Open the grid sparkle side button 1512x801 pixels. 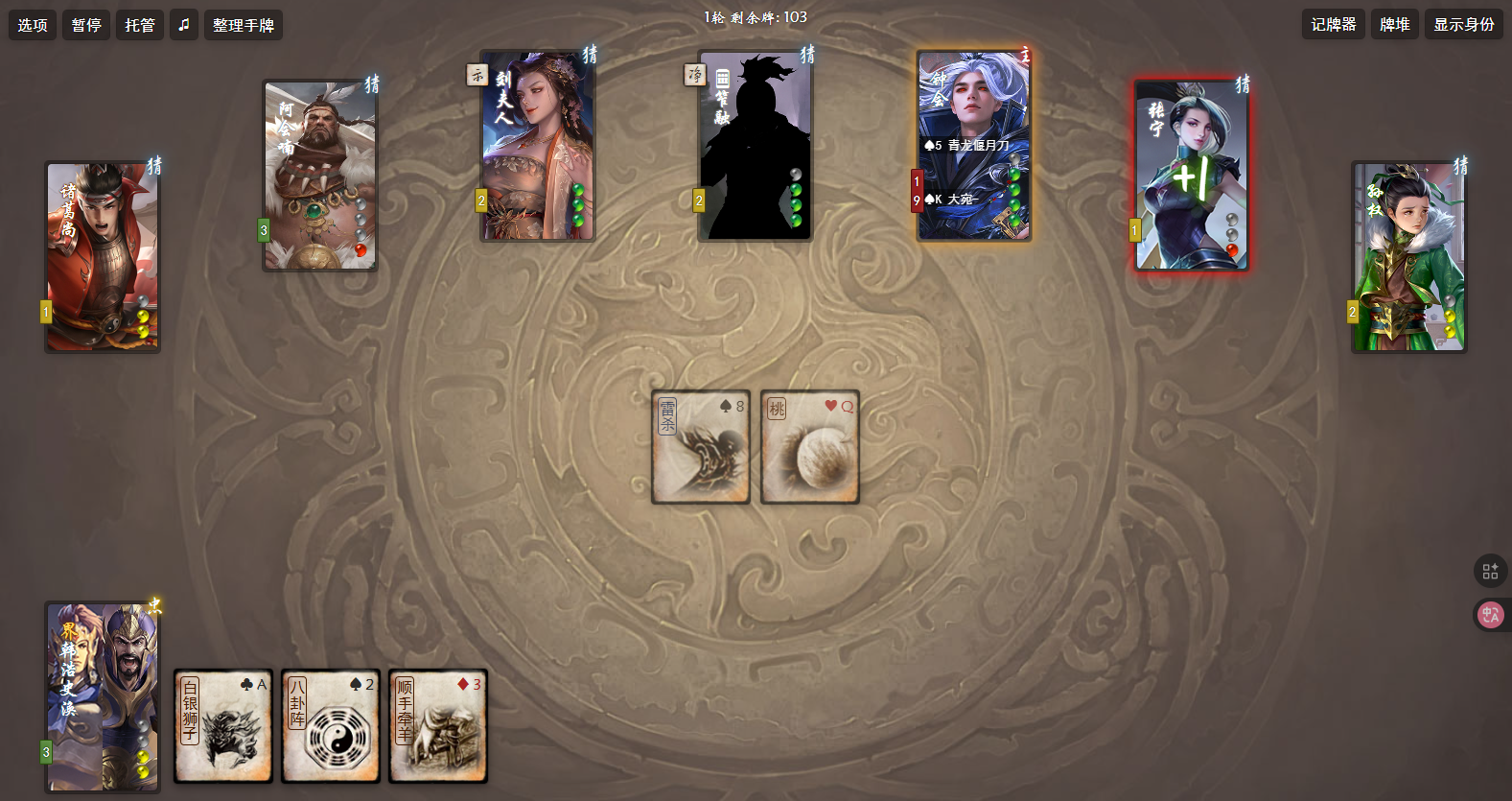click(1490, 572)
